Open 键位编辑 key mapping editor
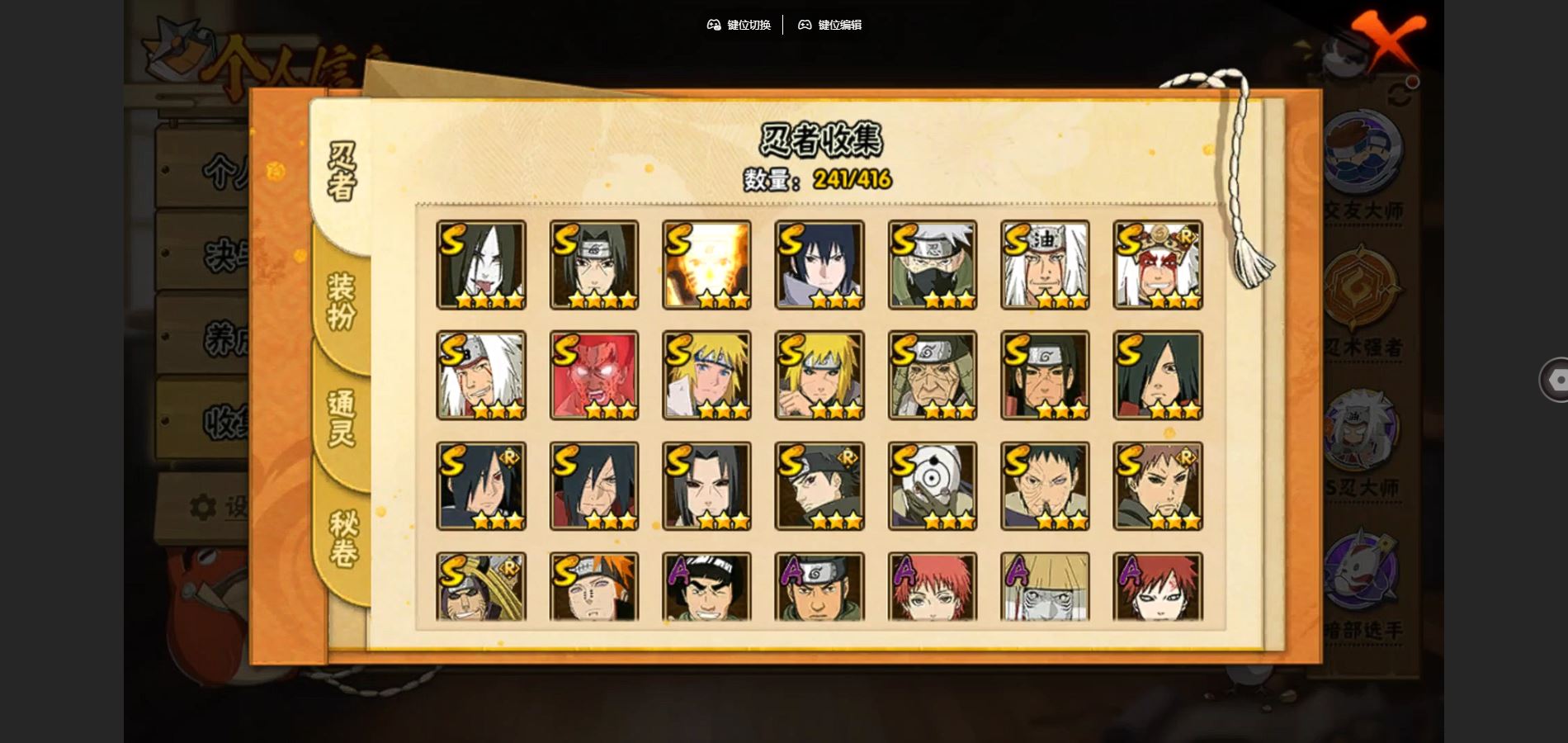 click(x=829, y=25)
